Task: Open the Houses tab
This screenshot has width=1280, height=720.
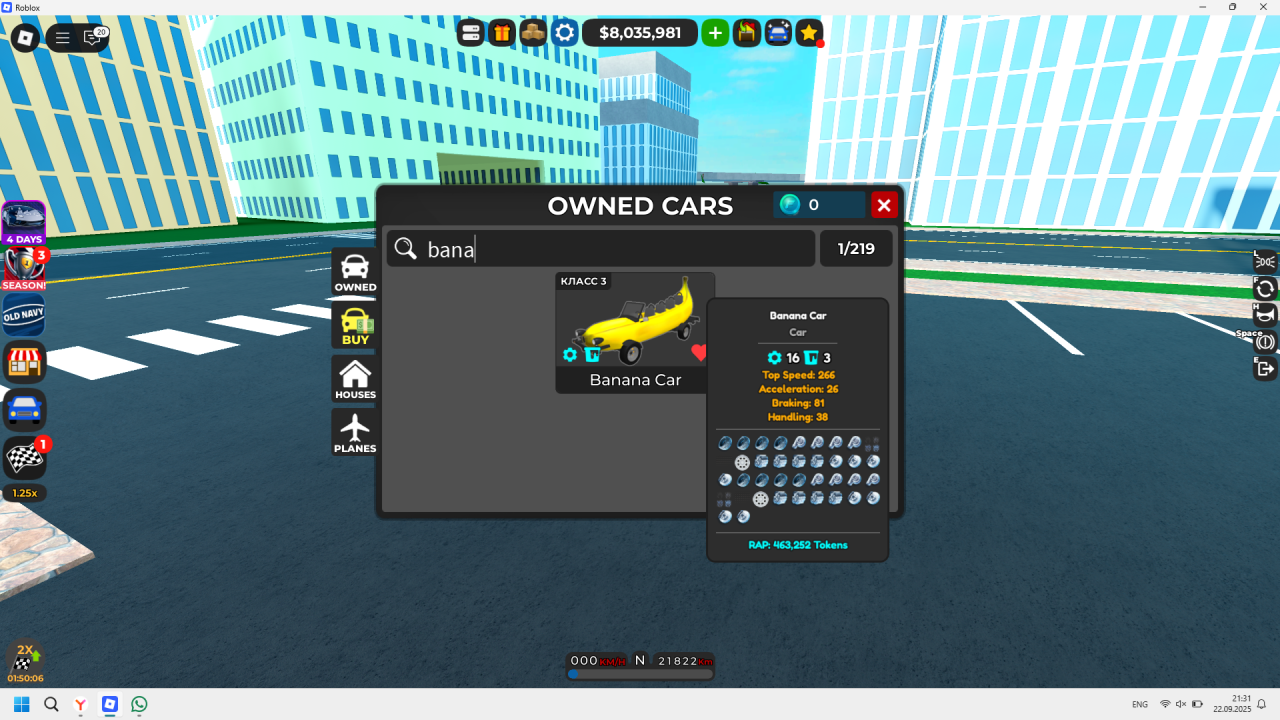Action: coord(355,379)
